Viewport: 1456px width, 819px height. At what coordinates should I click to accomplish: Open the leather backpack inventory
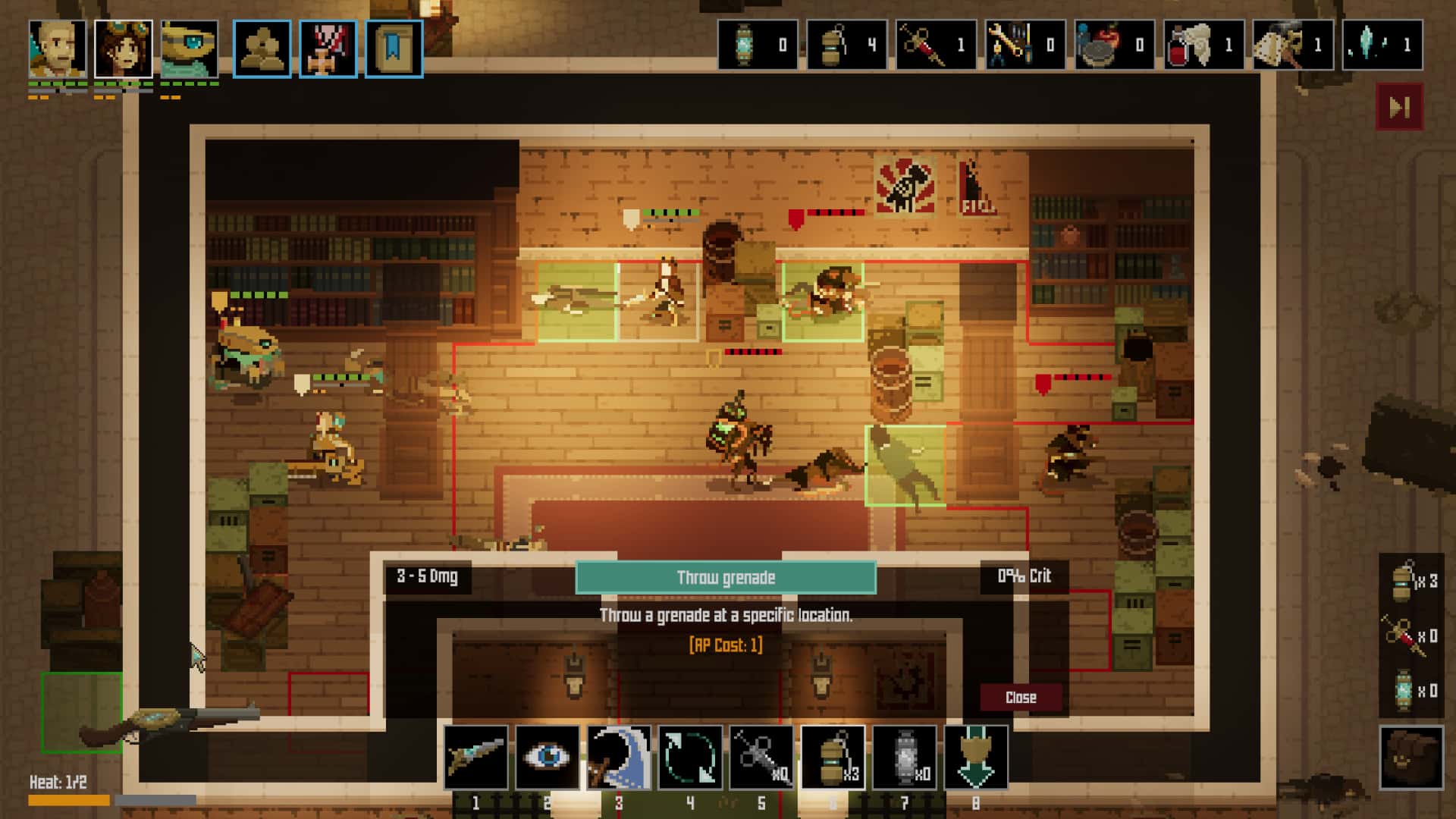[1410, 757]
